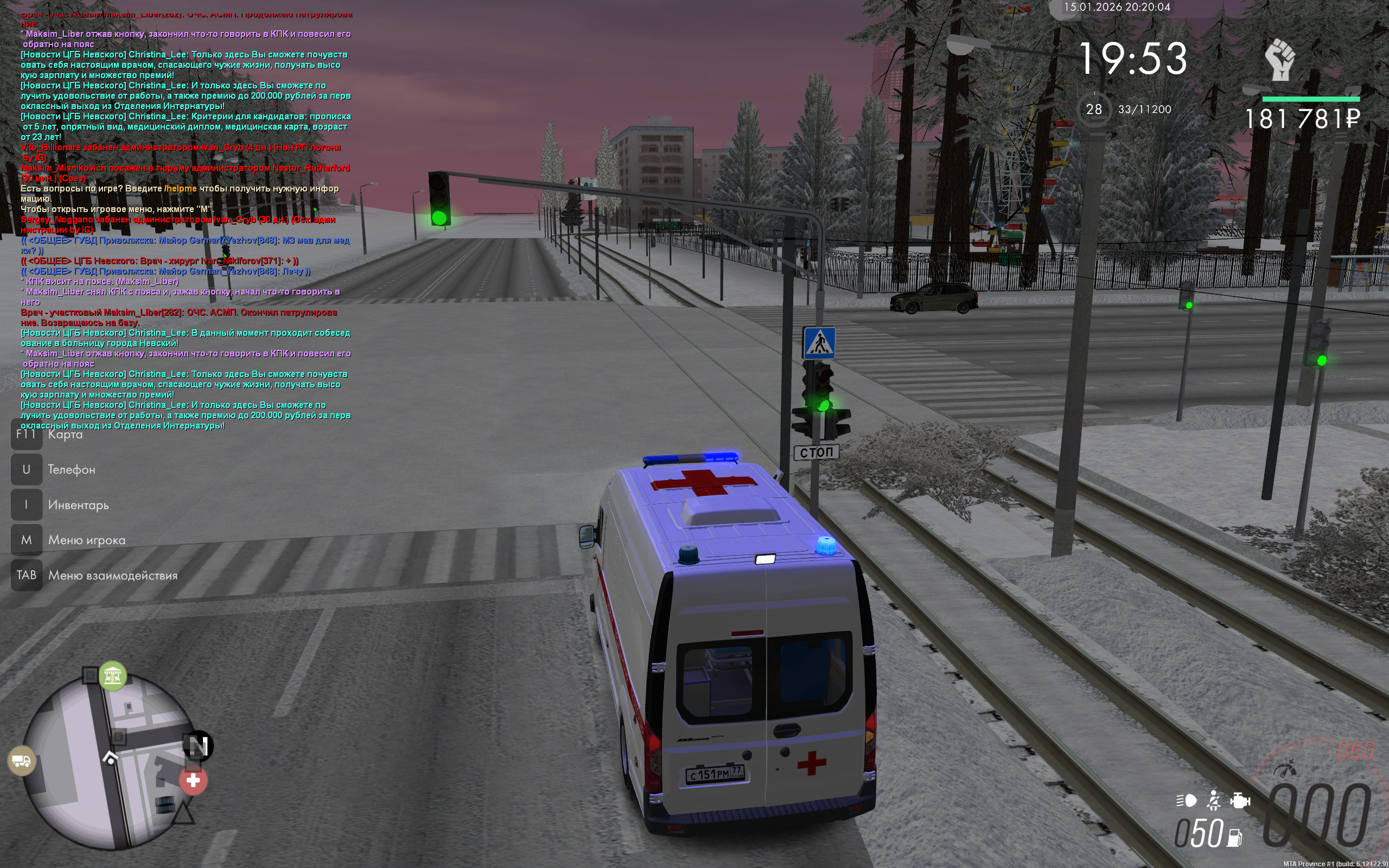Select the red cross hospital marker on minimap
The width and height of the screenshot is (1389, 868).
[193, 781]
